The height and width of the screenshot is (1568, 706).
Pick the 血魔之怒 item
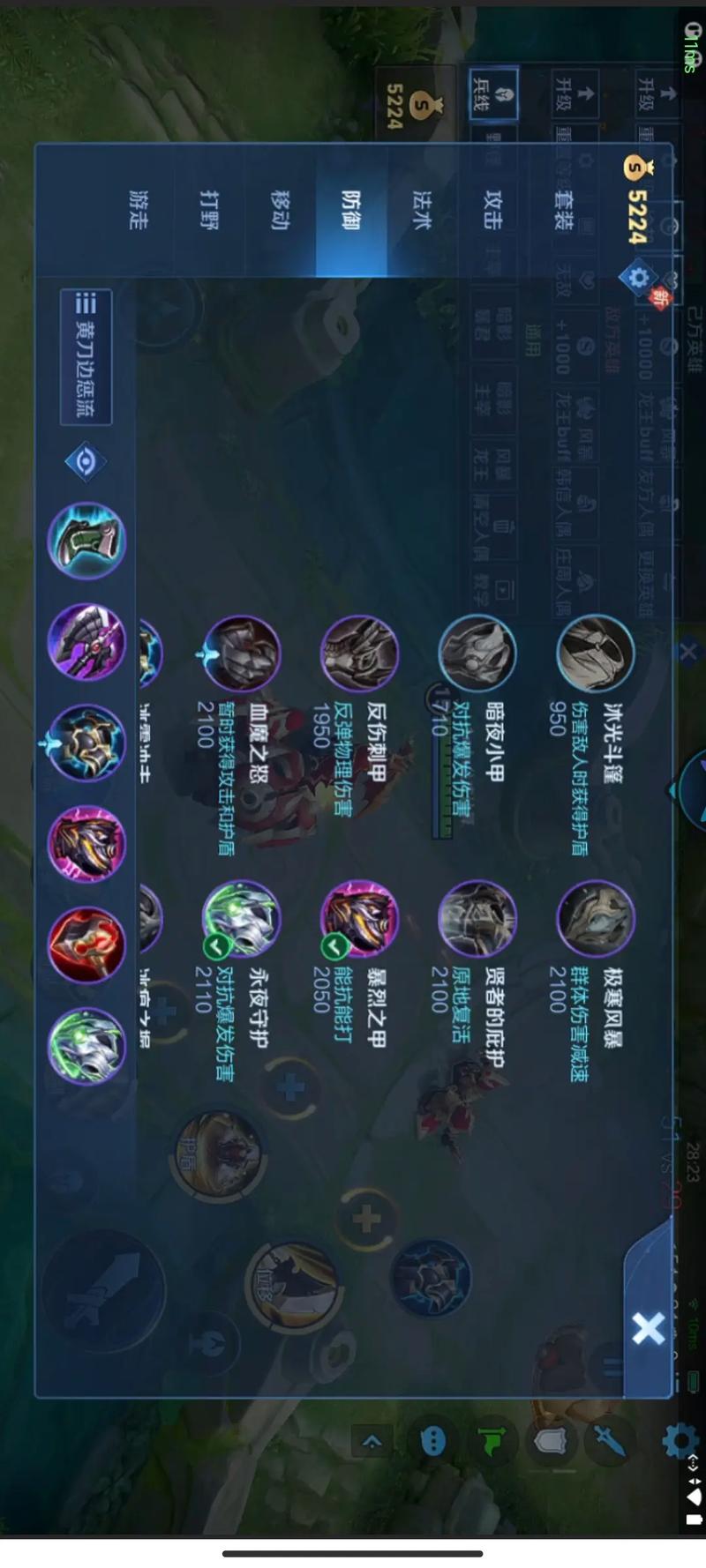[241, 654]
